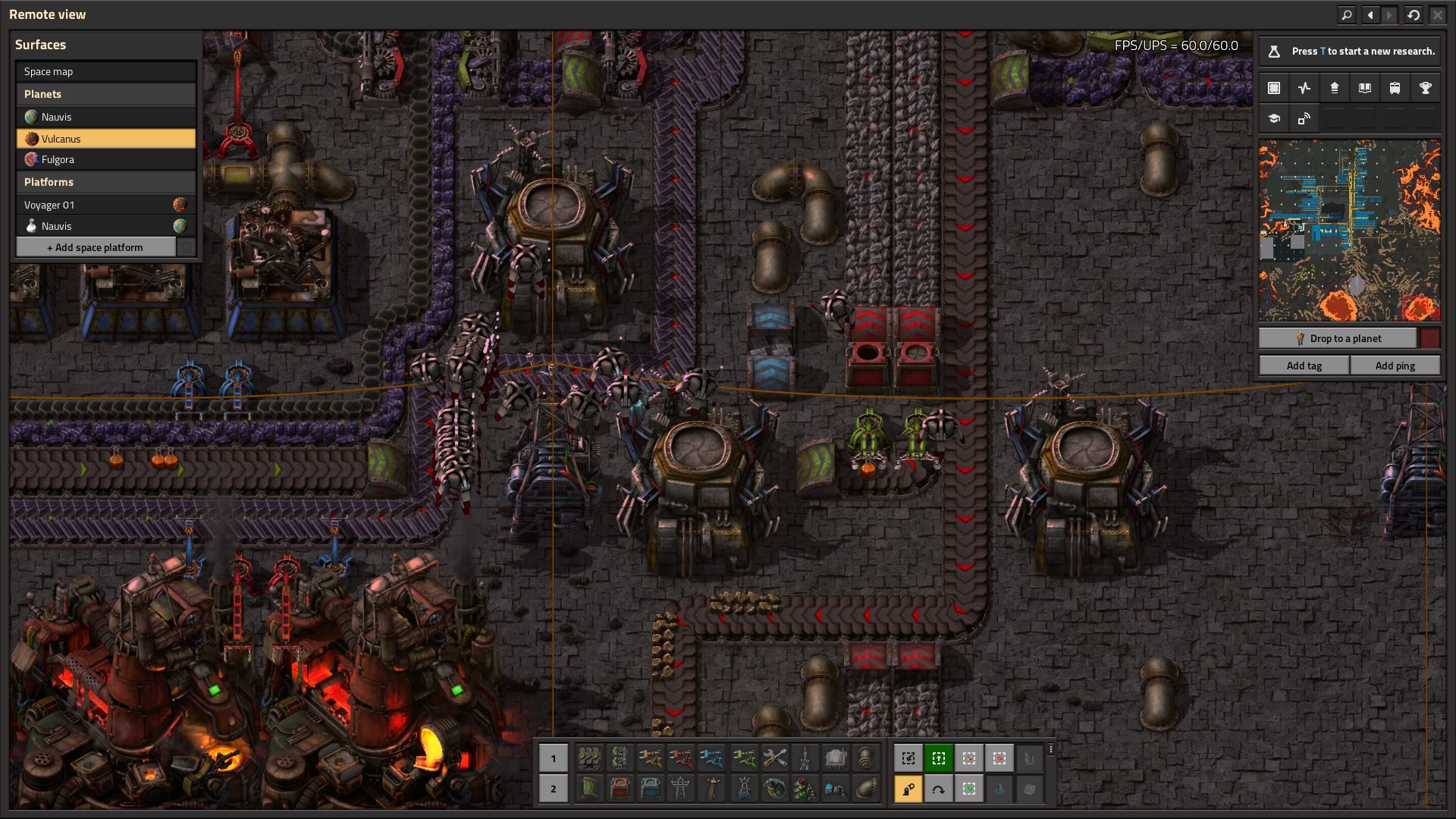
Task: Open the production statistics graph icon
Action: [x=1304, y=88]
